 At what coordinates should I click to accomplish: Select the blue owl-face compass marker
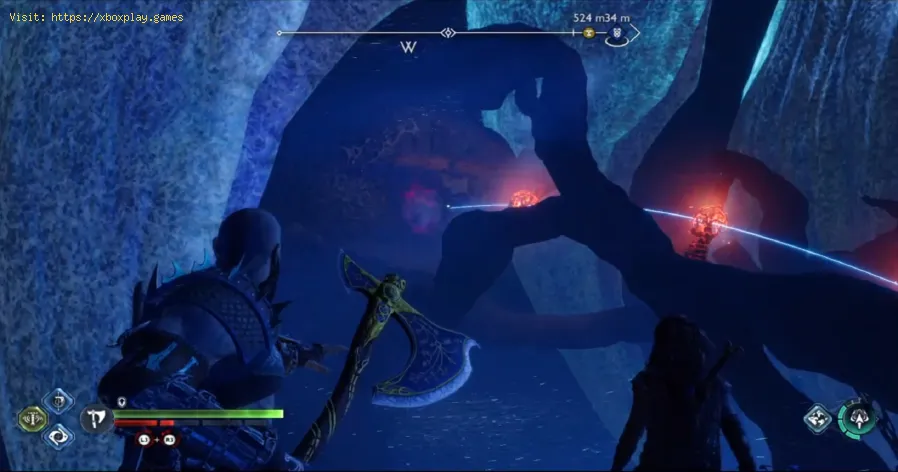[x=617, y=33]
